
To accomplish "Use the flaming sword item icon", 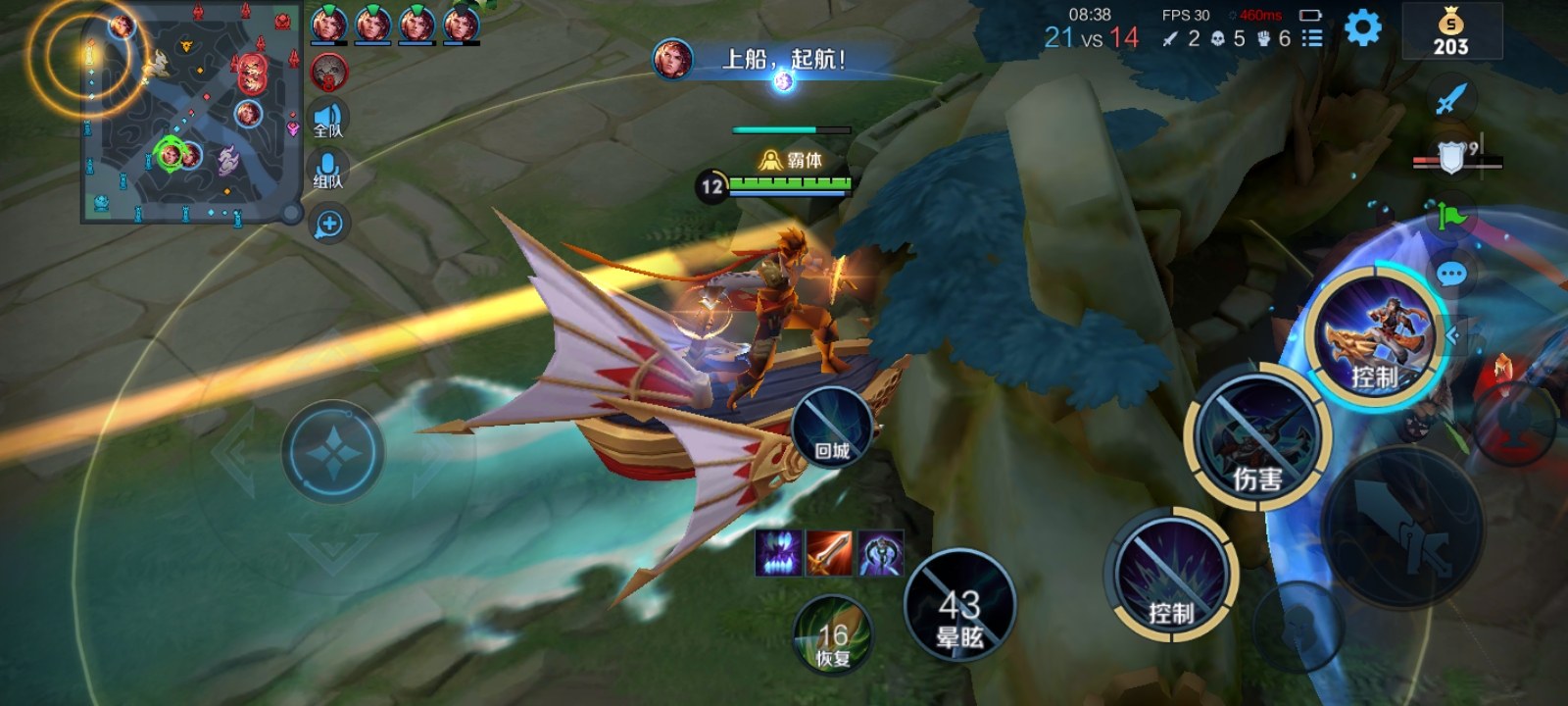I will tap(829, 554).
